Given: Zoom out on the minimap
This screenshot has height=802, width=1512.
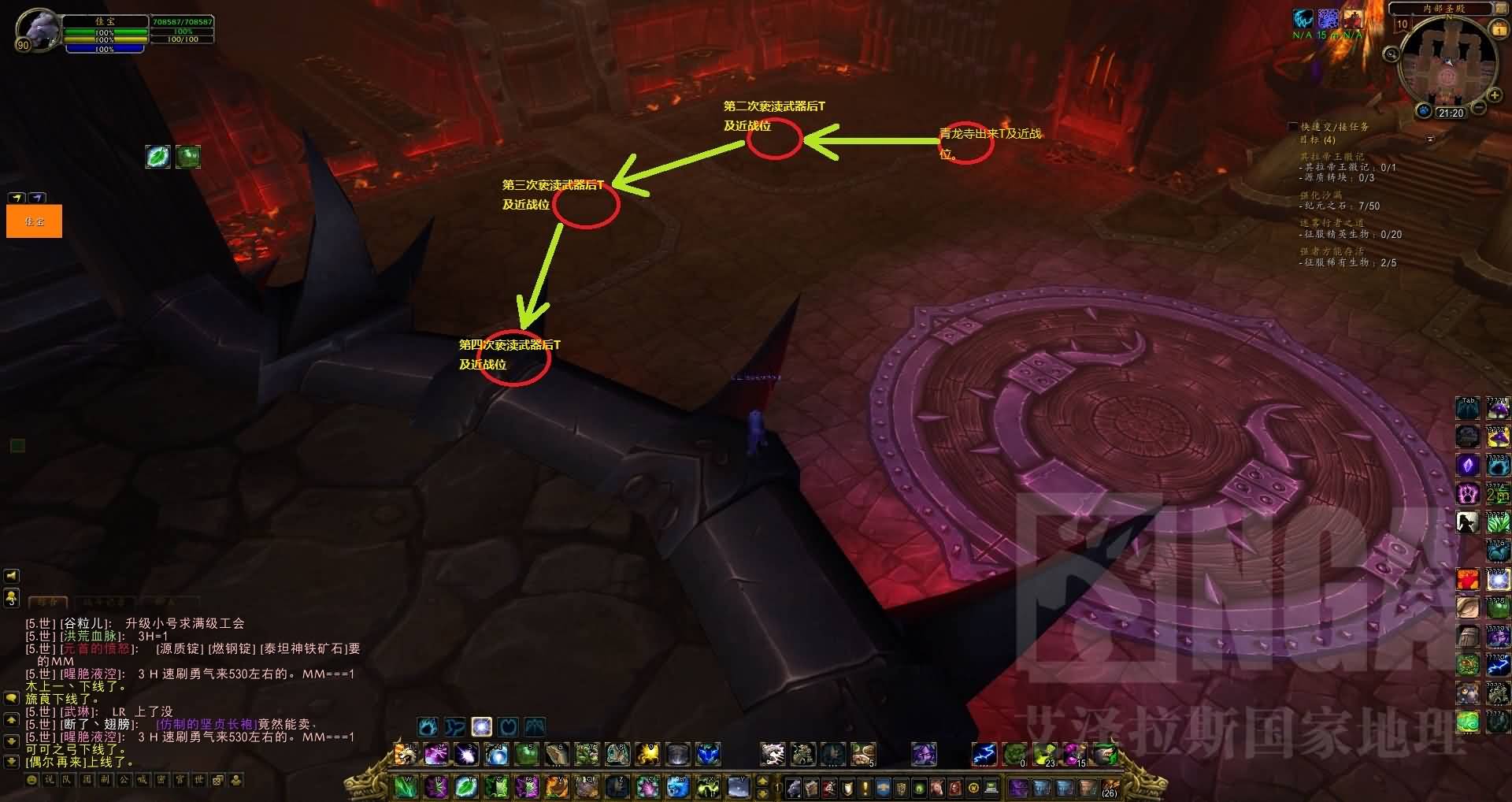Looking at the screenshot, I should (1479, 108).
